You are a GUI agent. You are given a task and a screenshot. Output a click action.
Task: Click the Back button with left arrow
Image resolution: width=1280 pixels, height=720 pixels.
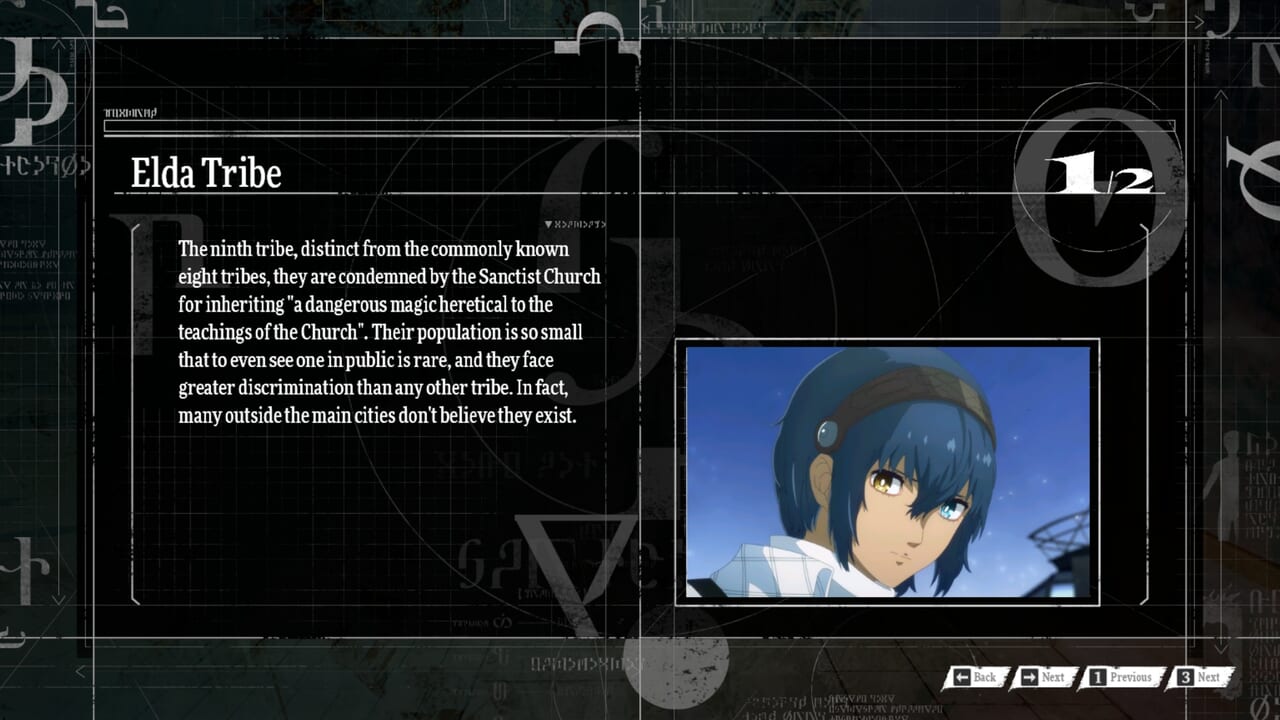(974, 678)
